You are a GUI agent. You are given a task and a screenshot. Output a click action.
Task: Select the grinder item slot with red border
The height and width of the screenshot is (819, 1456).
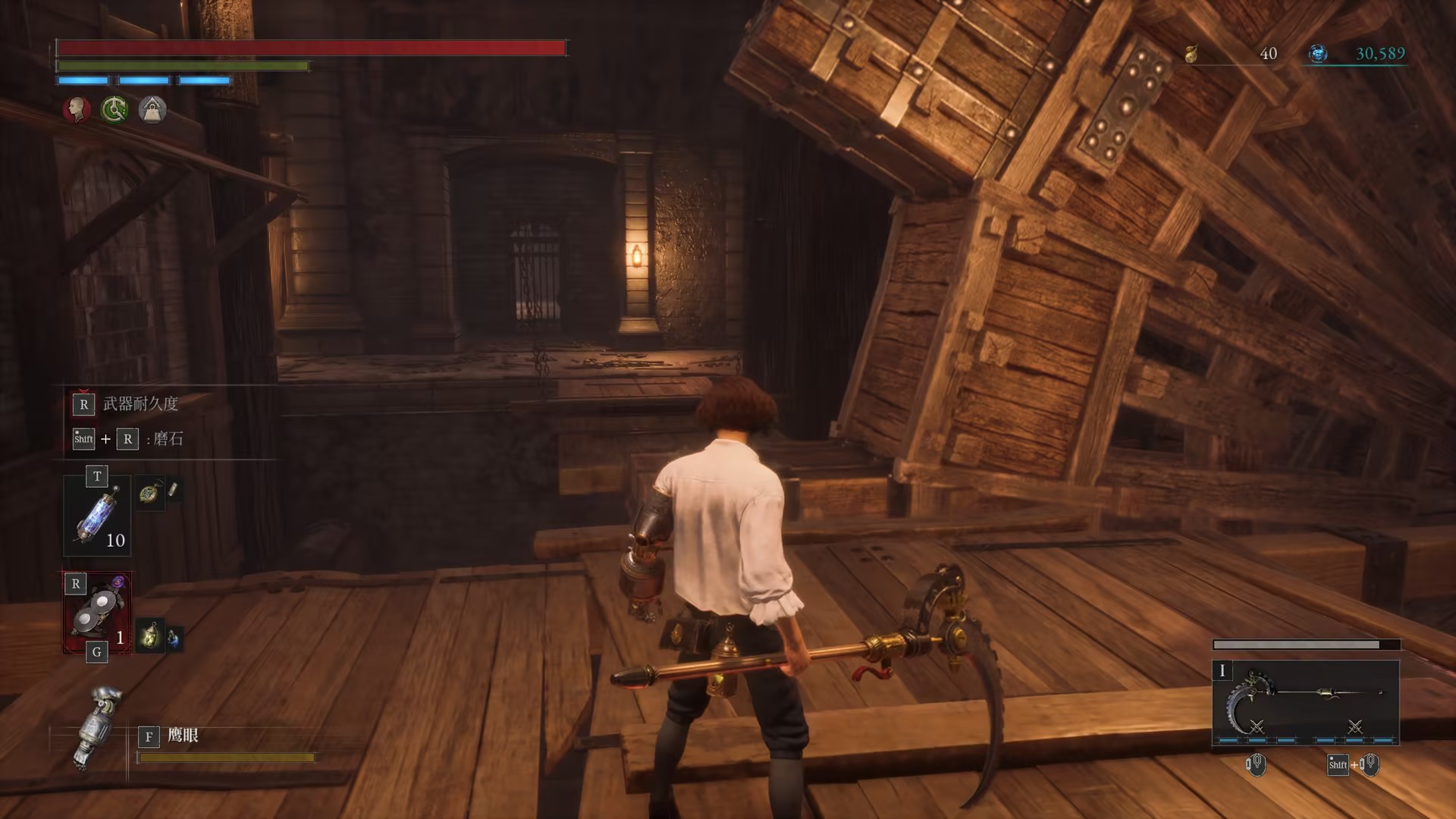(x=97, y=613)
